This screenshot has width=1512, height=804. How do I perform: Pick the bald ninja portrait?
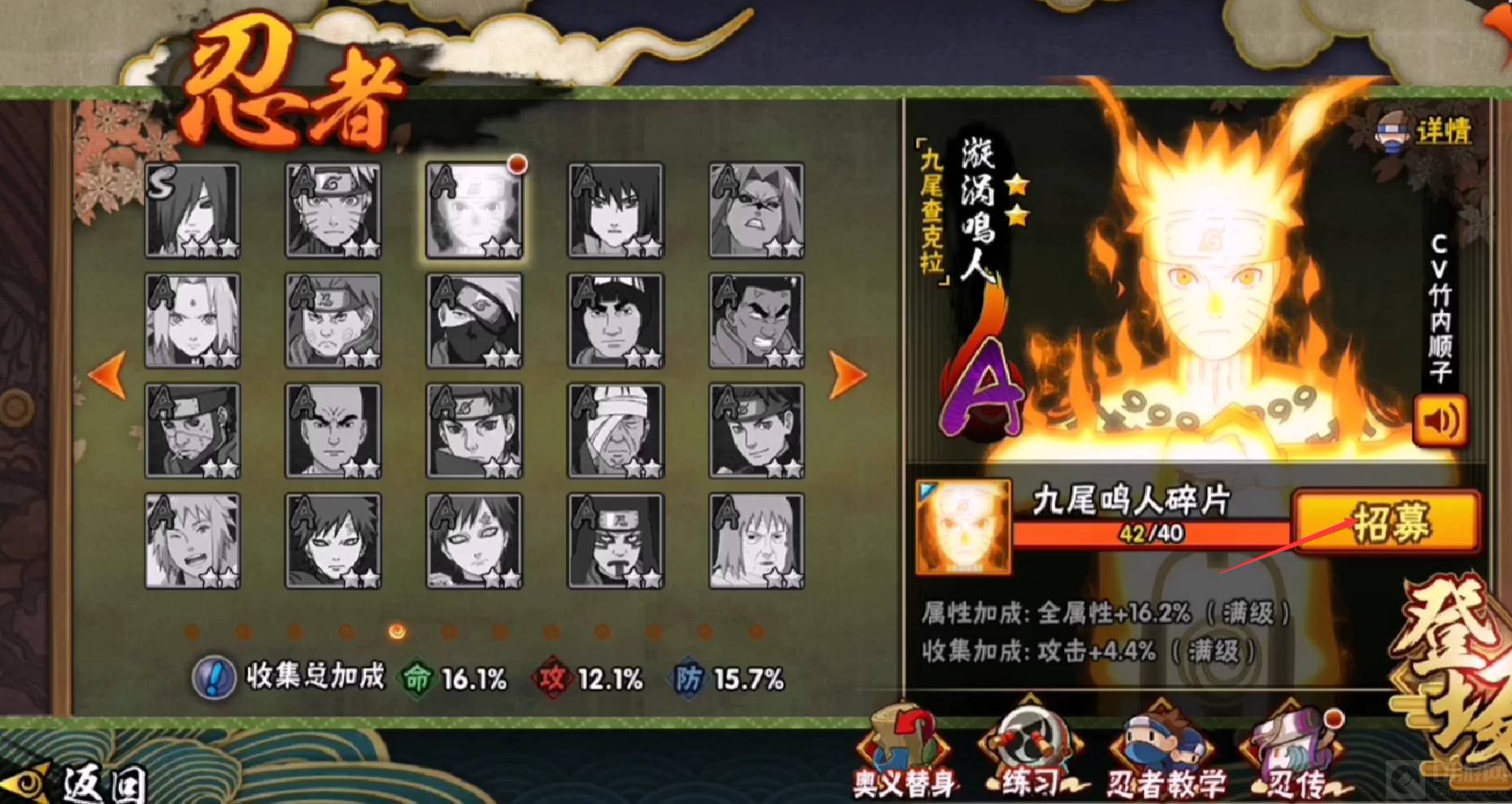coord(333,431)
